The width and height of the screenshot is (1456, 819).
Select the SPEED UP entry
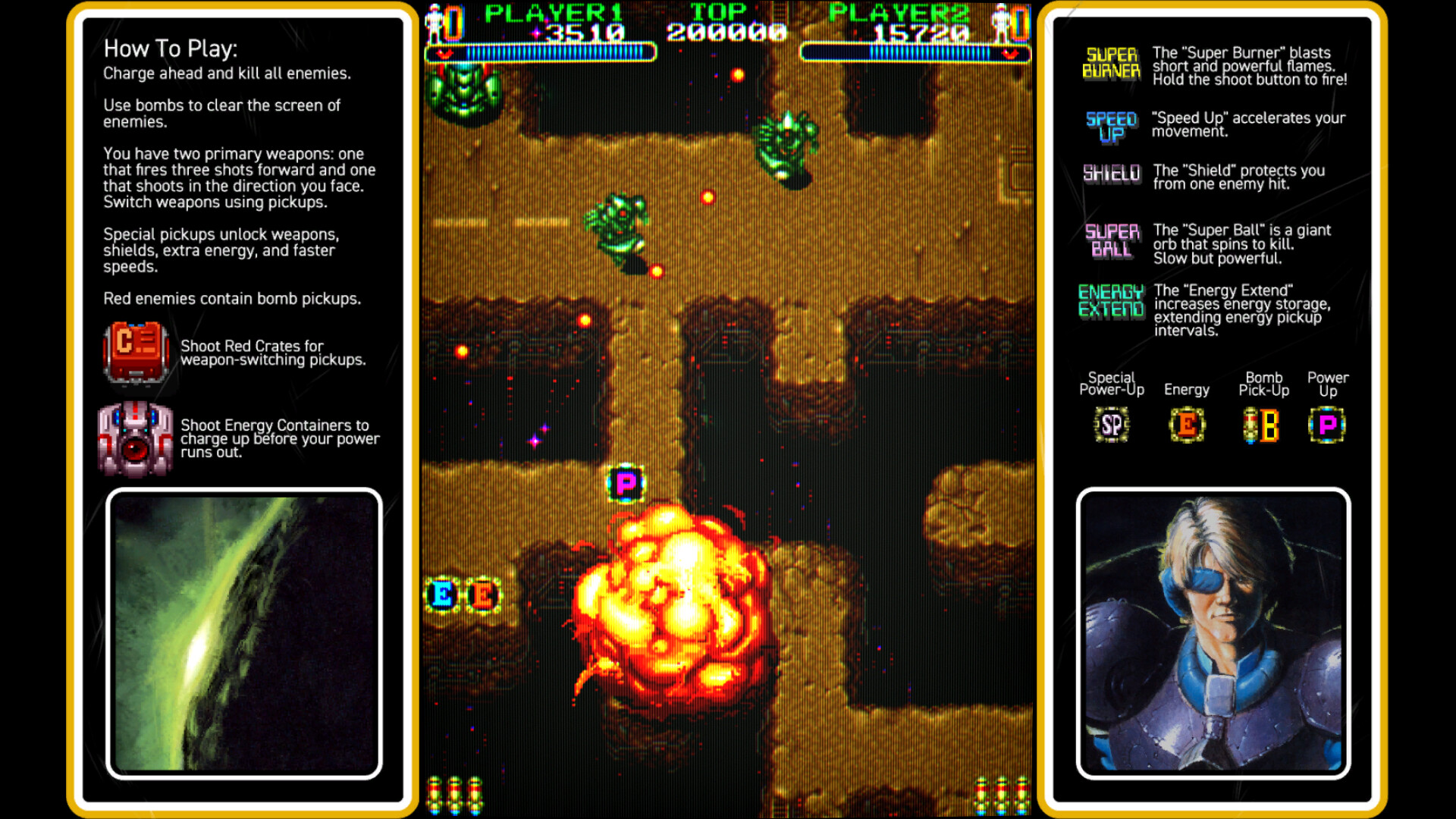coord(1111,125)
